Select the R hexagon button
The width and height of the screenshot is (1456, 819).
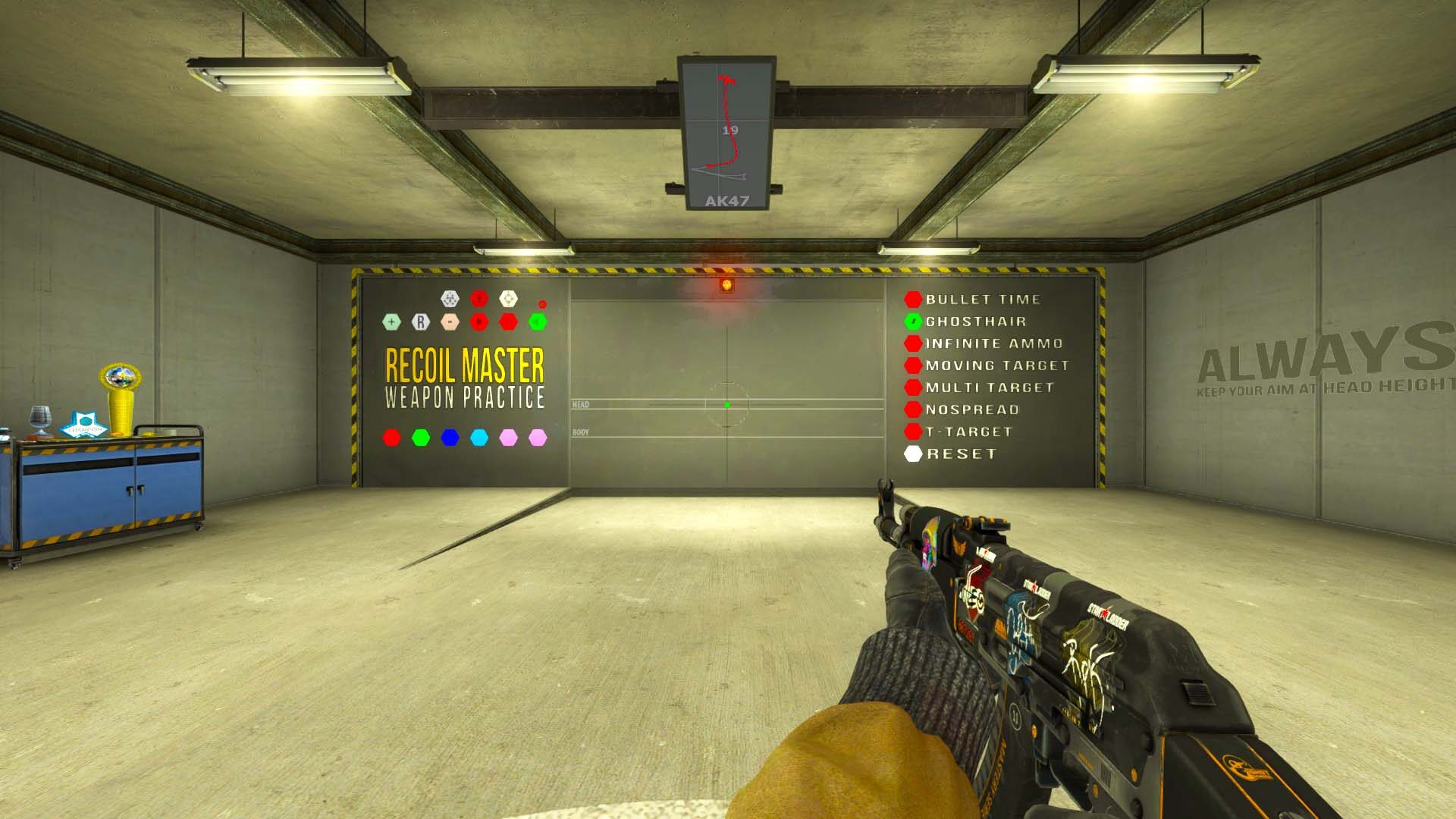(x=420, y=322)
